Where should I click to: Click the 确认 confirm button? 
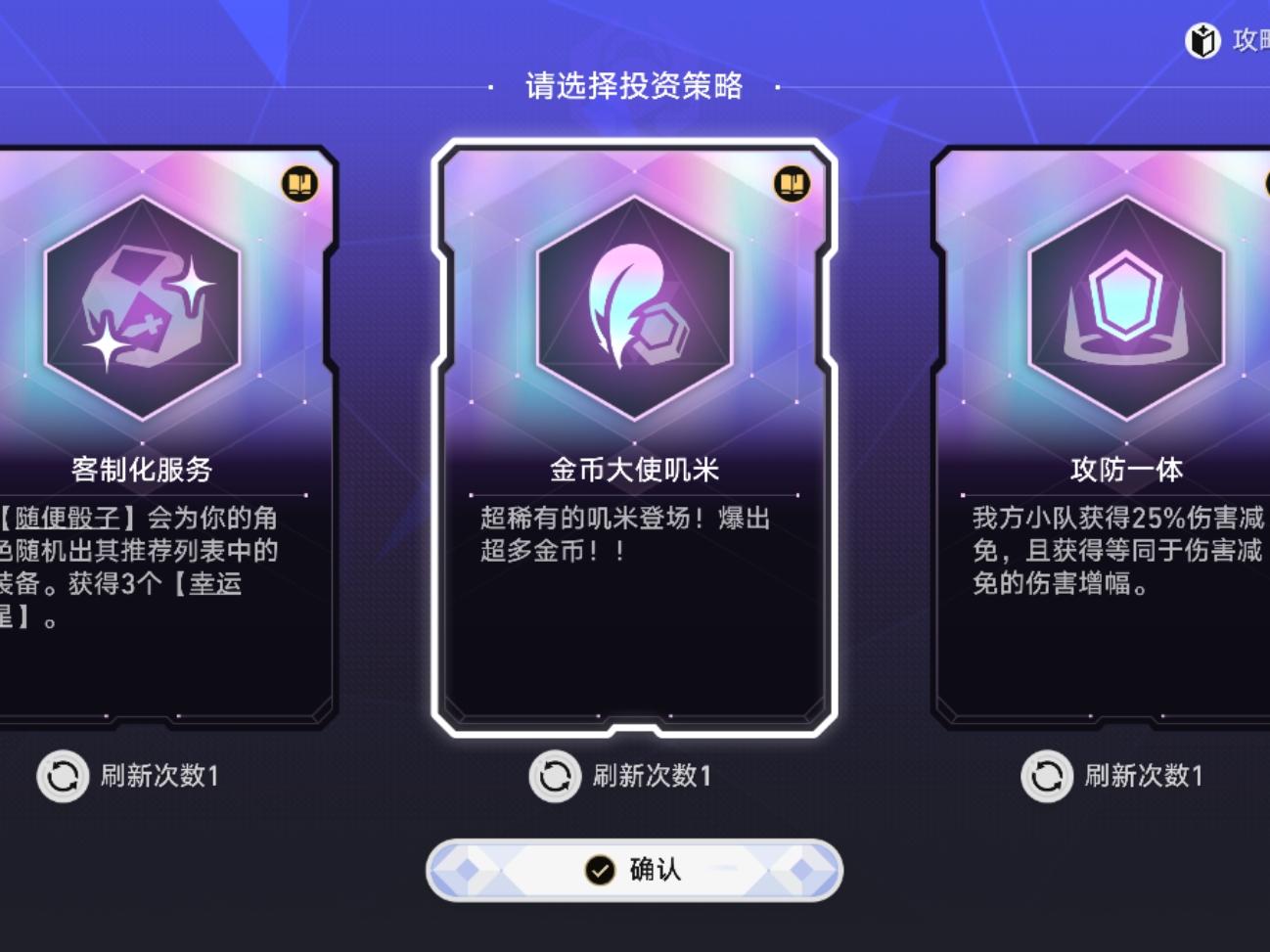tap(635, 869)
